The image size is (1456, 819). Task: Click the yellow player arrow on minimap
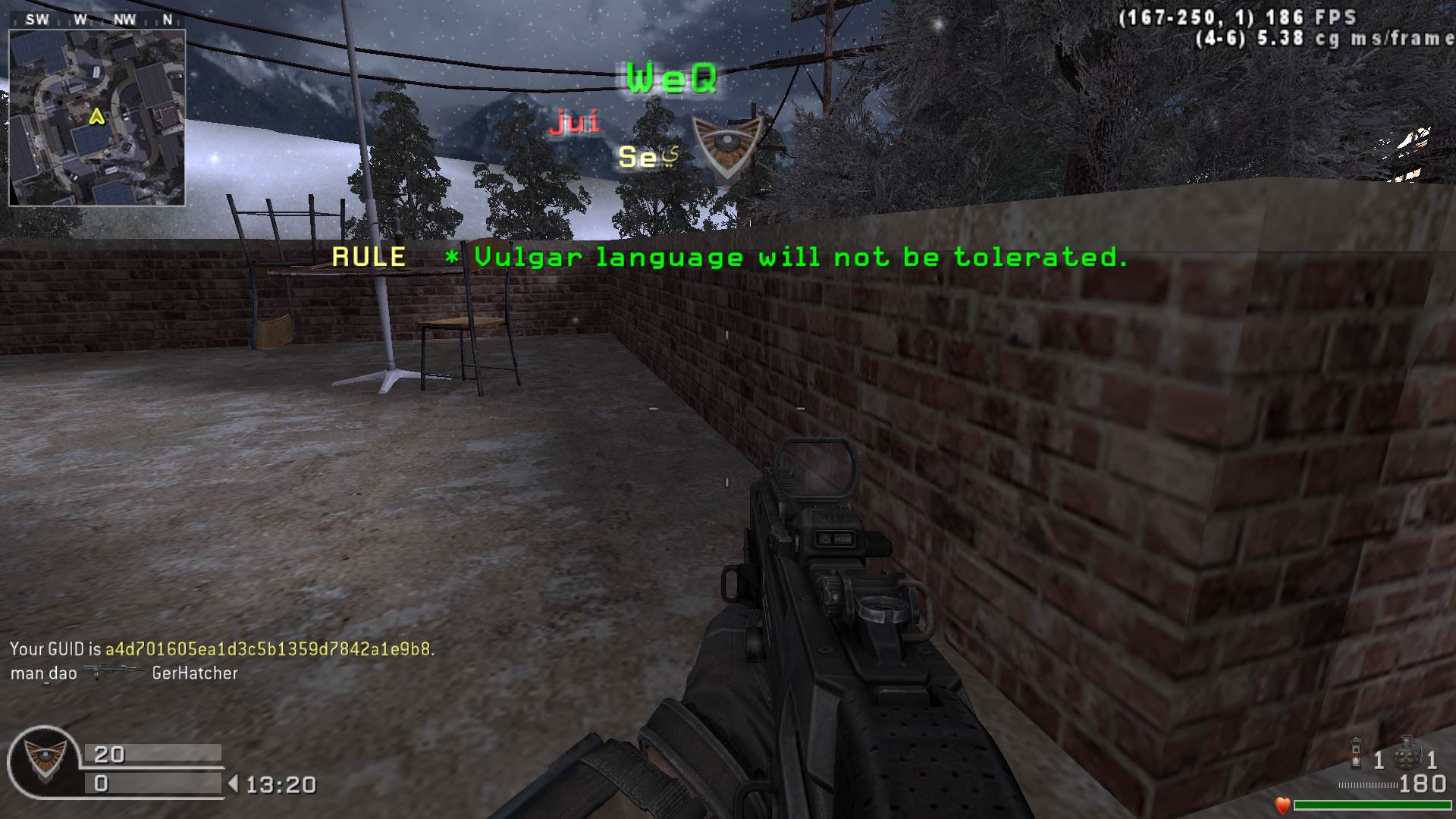[x=96, y=117]
